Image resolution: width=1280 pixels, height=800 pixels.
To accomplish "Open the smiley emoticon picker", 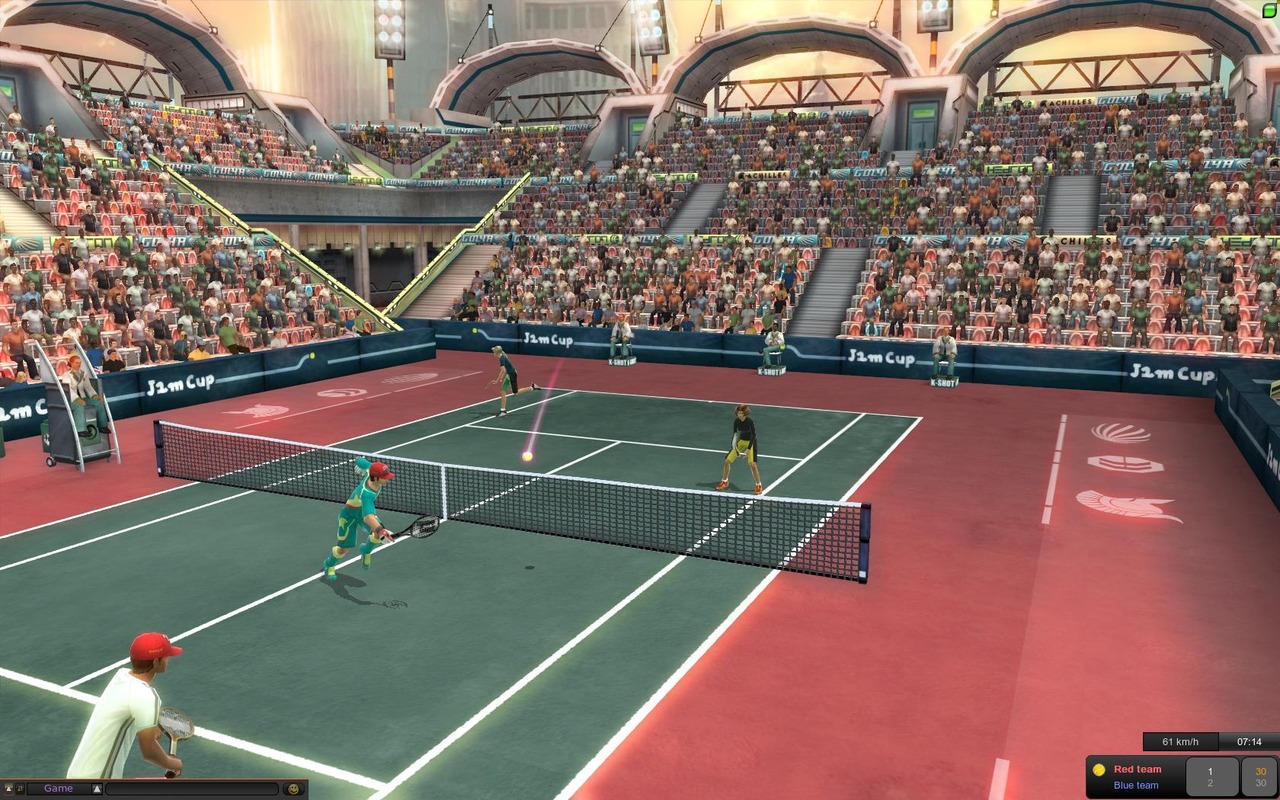I will click(x=293, y=789).
